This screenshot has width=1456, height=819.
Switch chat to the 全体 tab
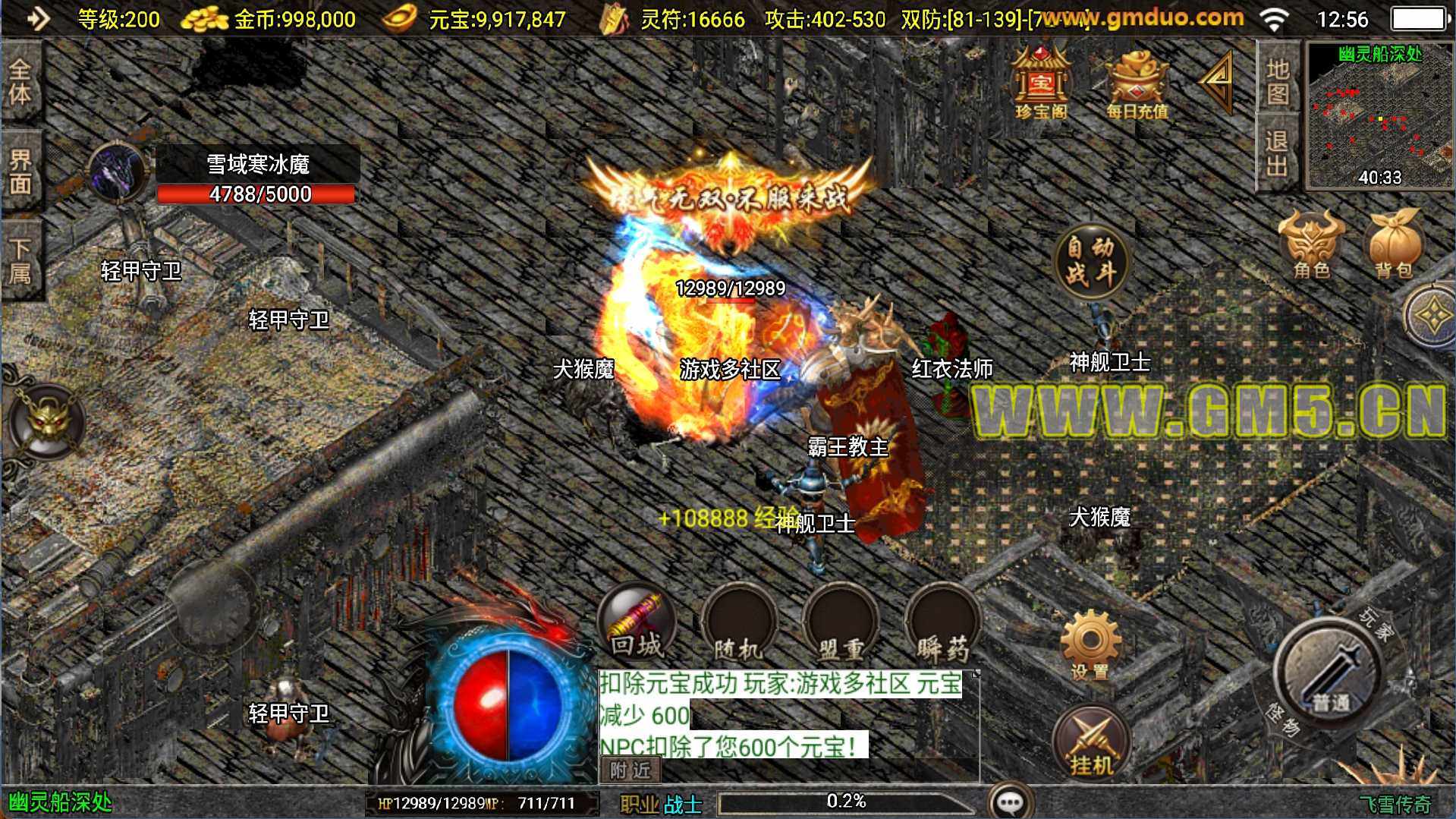(x=20, y=81)
